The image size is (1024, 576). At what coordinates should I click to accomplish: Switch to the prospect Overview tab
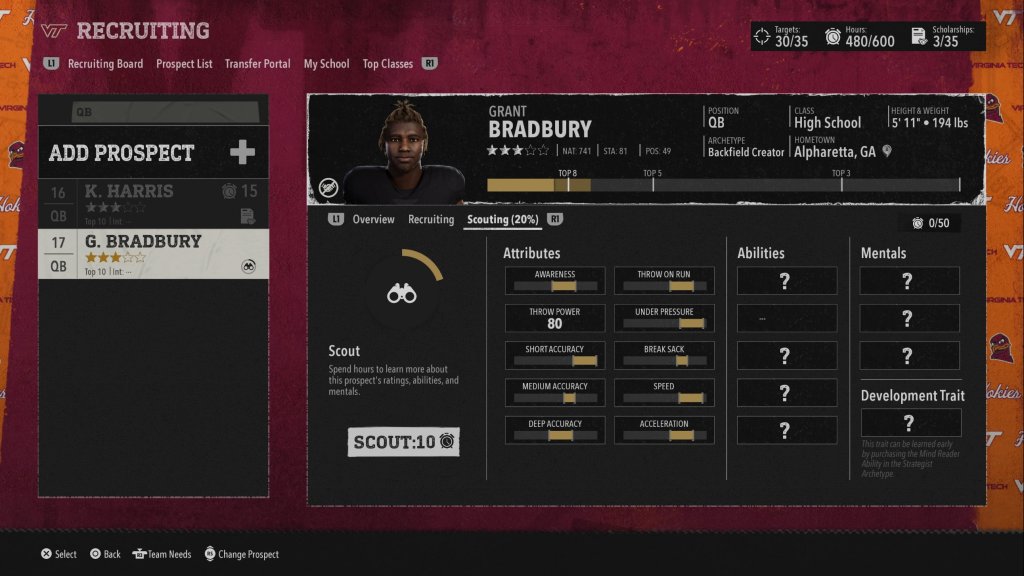coord(373,220)
